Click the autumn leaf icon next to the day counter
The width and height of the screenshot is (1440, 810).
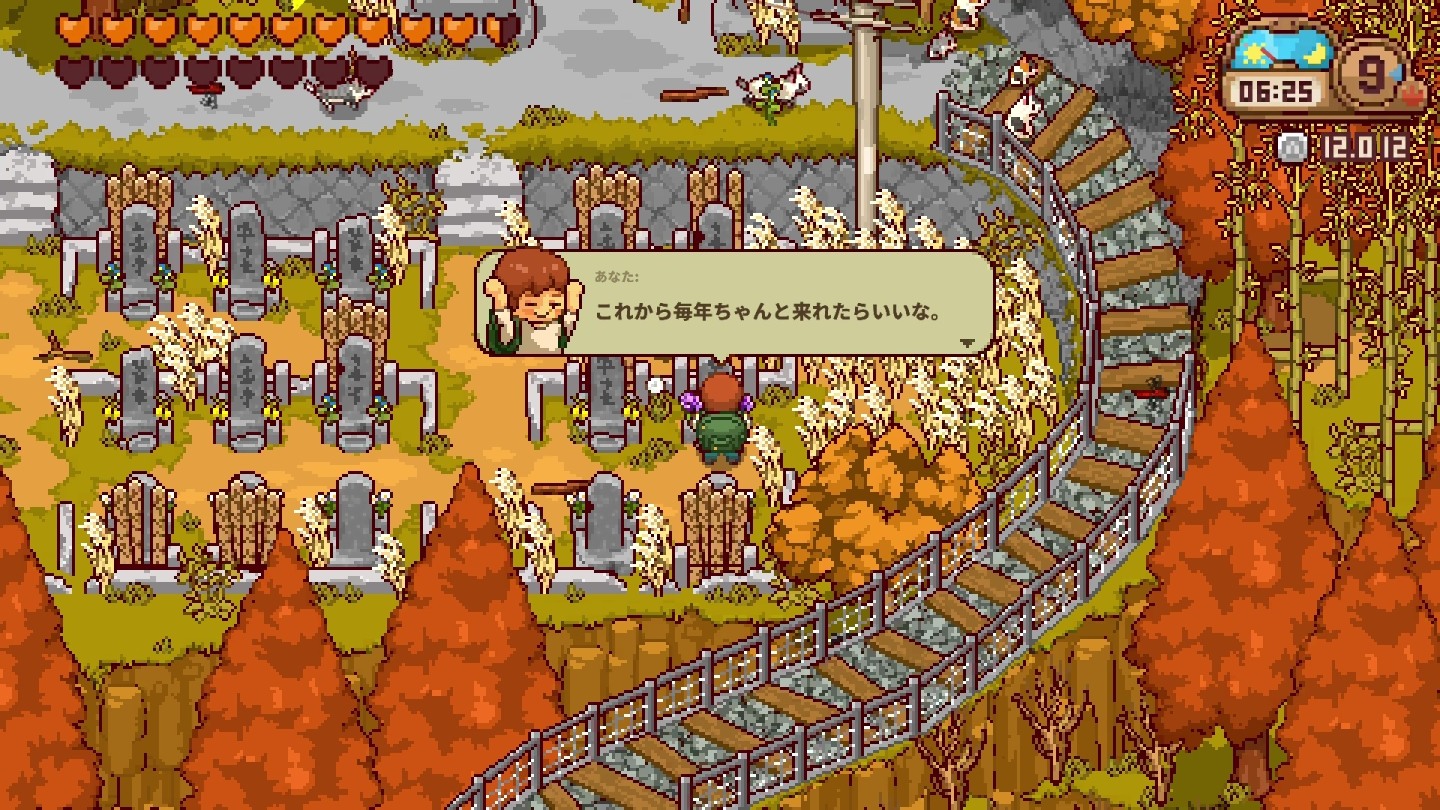coord(1412,94)
